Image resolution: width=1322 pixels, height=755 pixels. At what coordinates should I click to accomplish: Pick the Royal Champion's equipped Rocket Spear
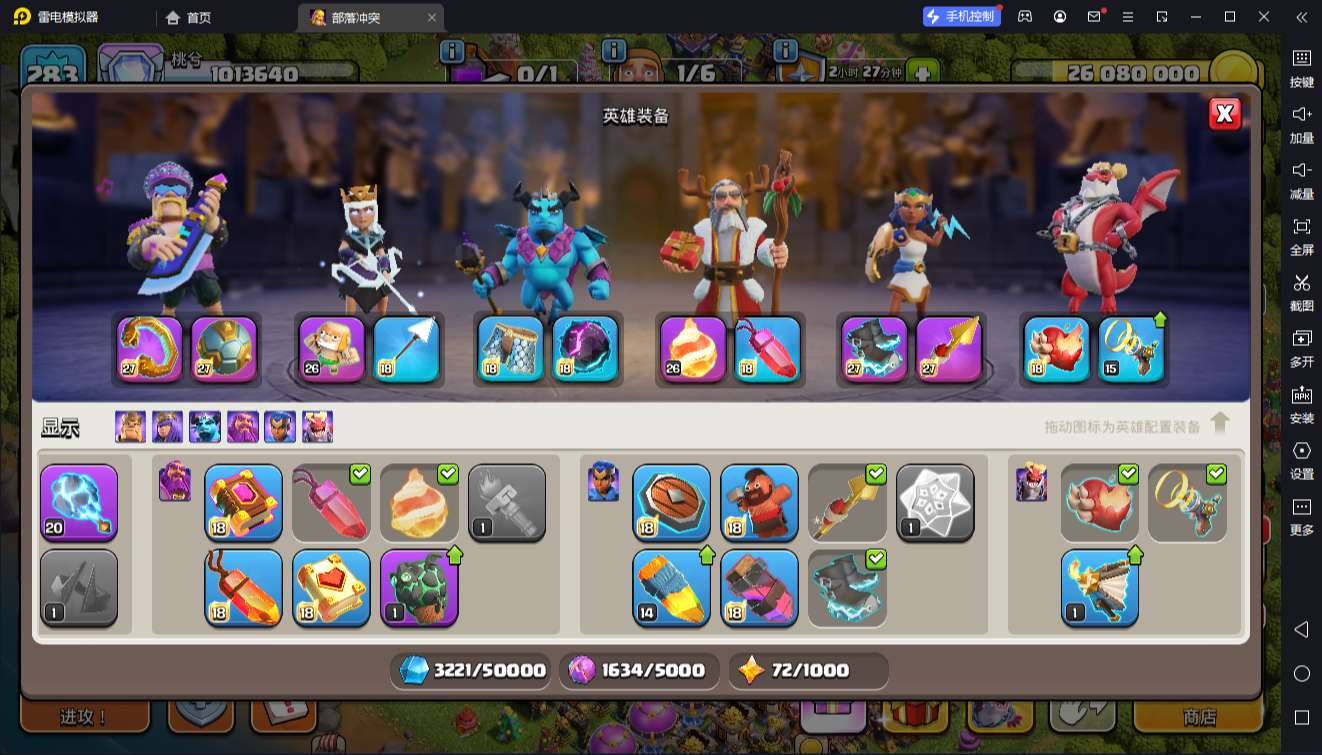[949, 349]
